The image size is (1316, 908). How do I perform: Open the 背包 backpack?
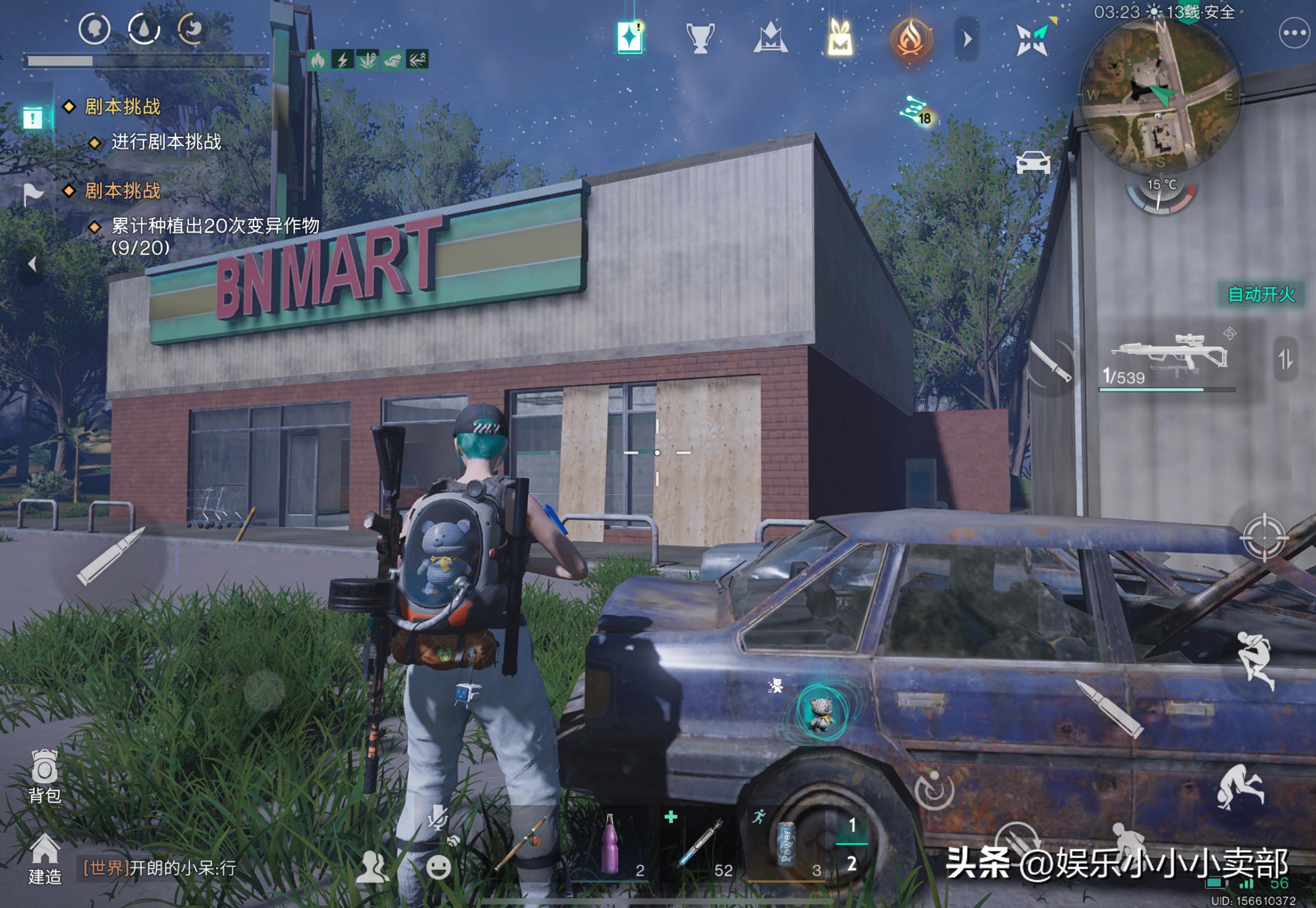(x=45, y=775)
